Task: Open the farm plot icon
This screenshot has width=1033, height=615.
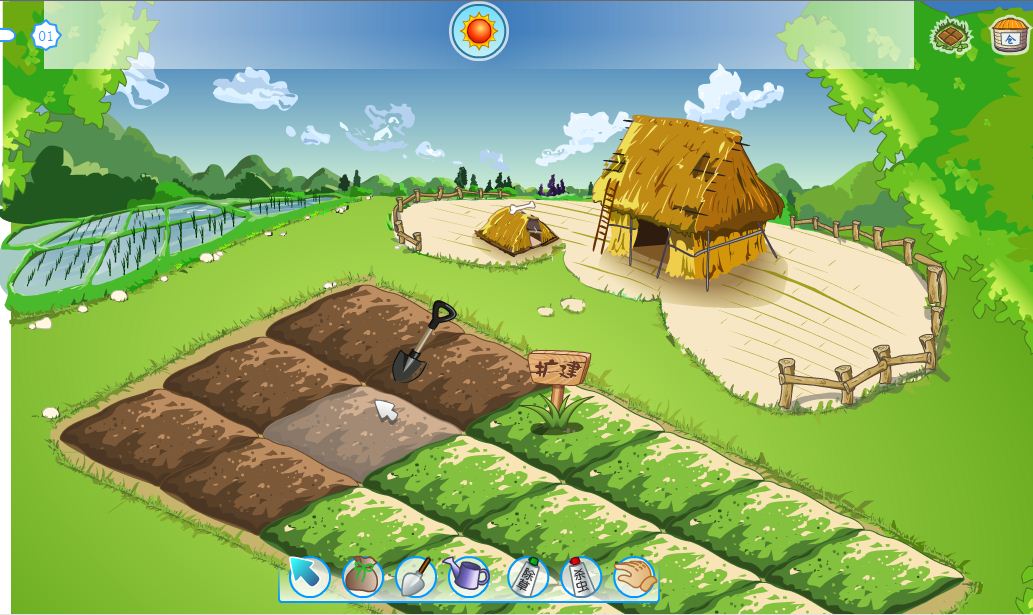Action: click(x=951, y=36)
